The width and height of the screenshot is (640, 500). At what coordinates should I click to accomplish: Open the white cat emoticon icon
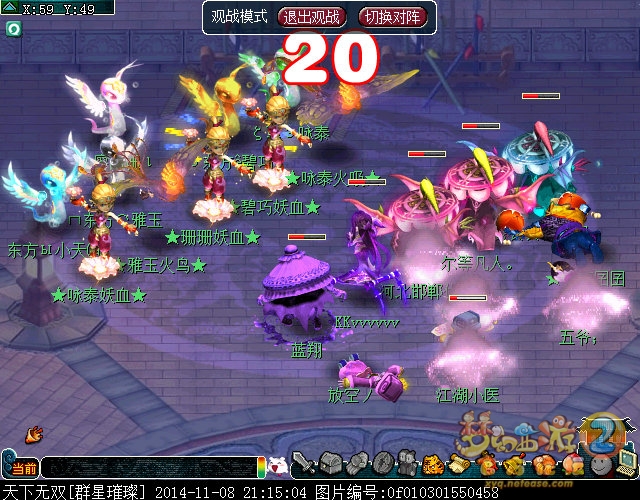(x=280, y=465)
